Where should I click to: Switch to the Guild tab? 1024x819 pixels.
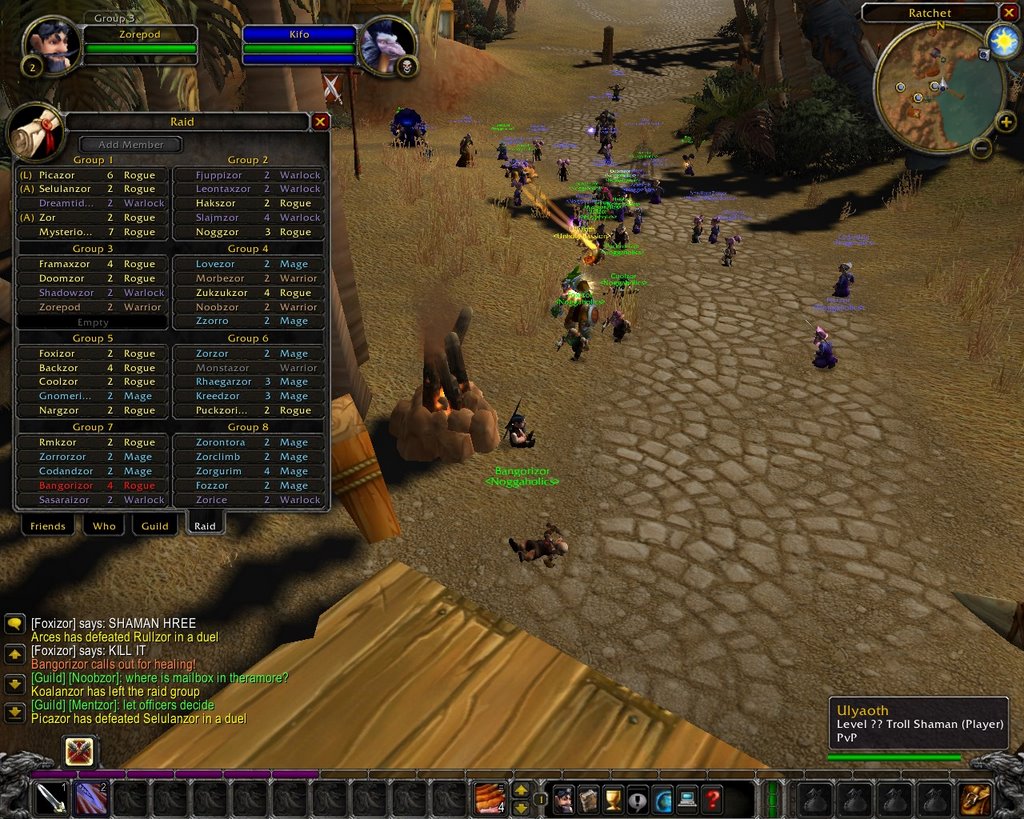click(155, 526)
